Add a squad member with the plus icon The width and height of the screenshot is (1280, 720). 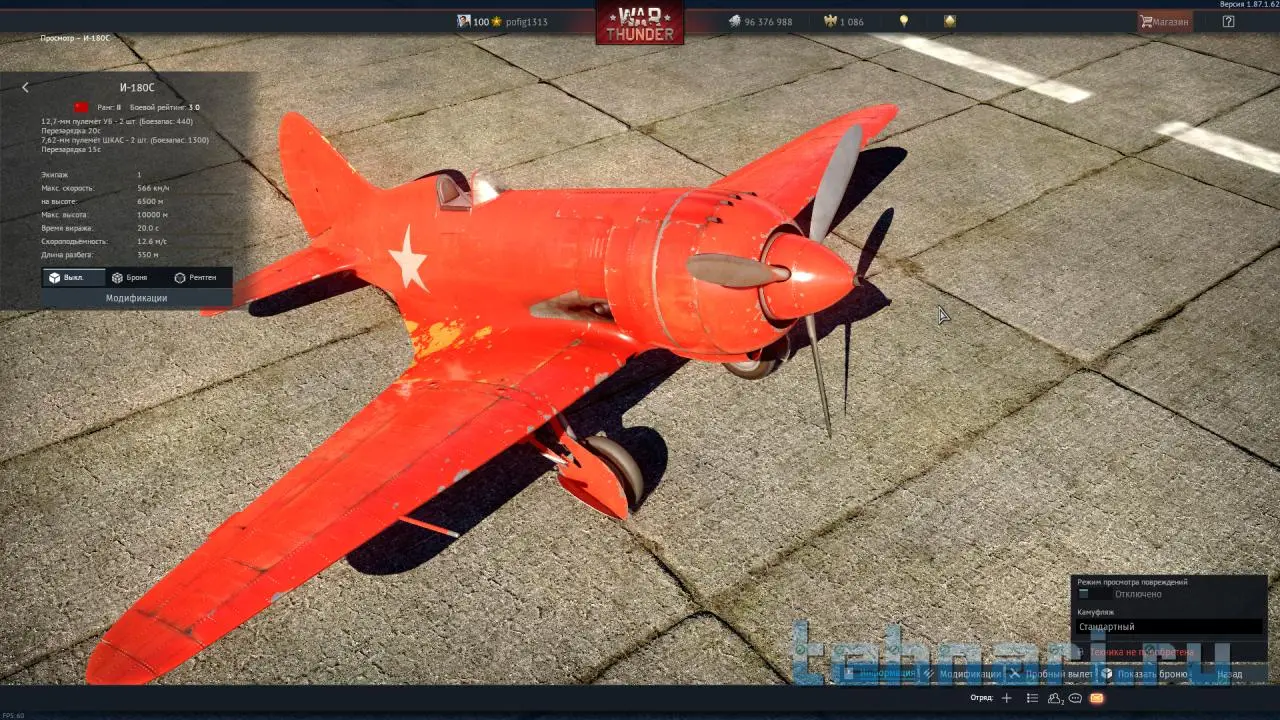1007,698
